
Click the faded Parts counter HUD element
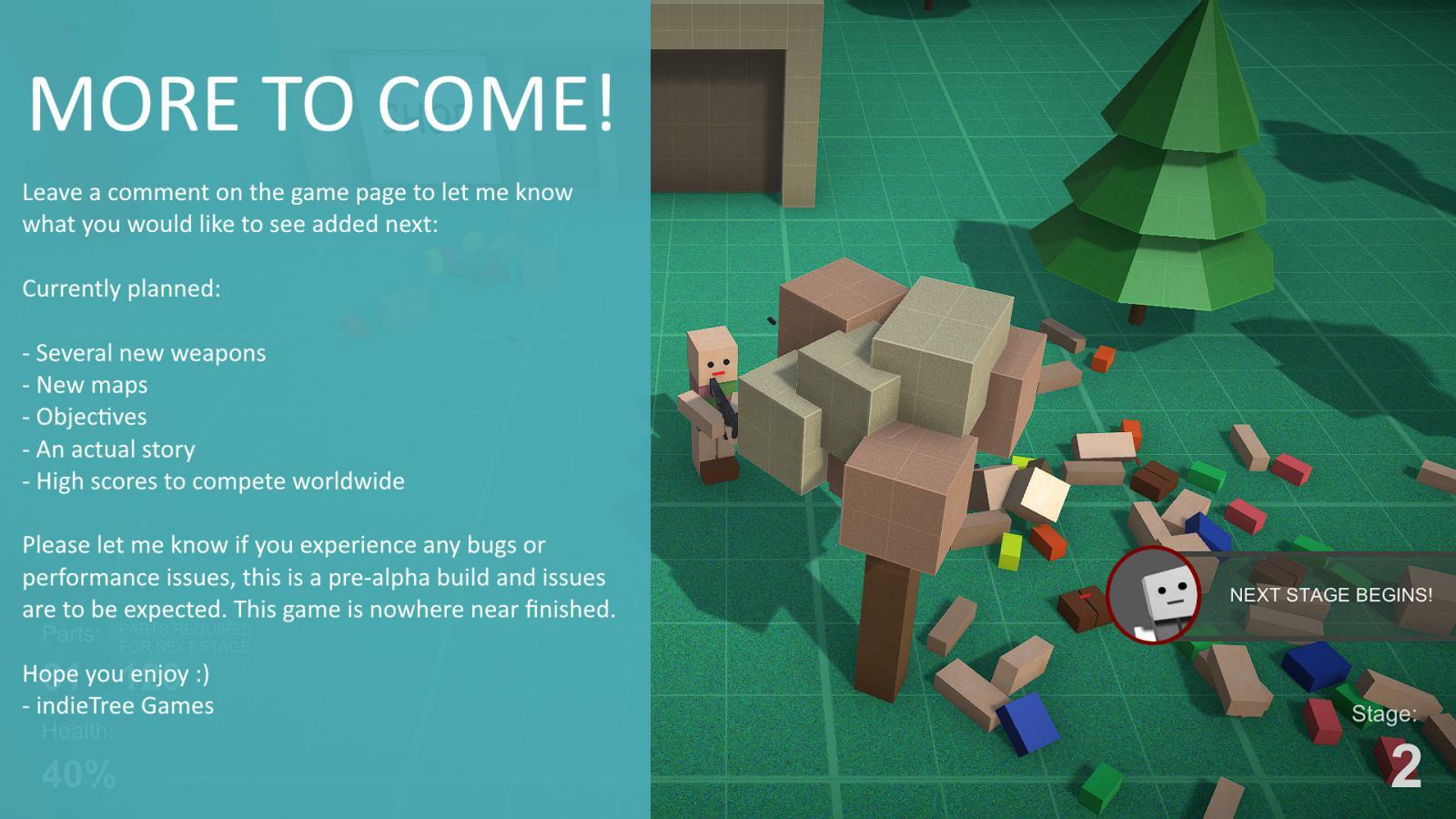71,632
